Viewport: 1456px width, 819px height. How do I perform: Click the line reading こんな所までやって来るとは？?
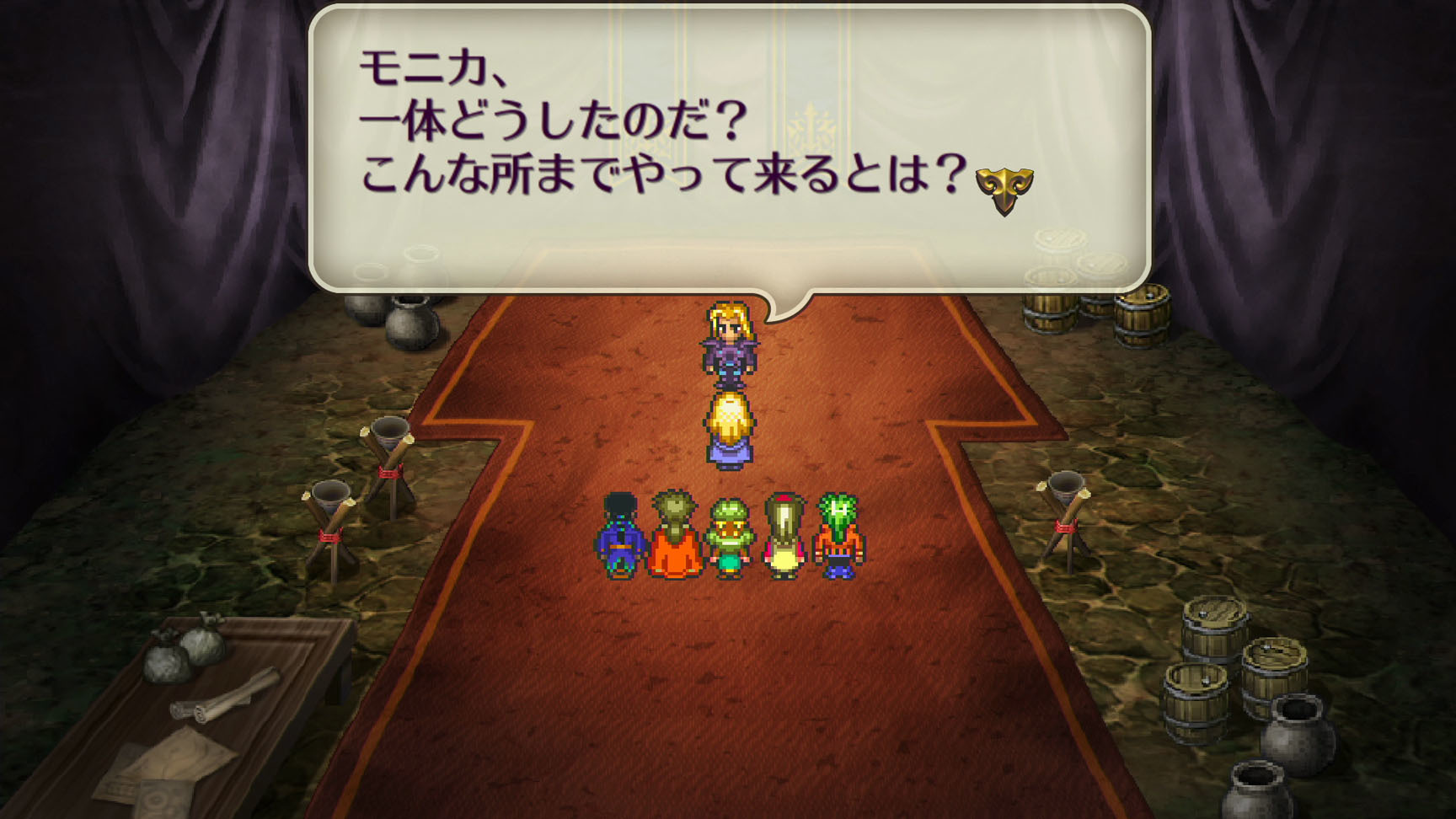click(x=666, y=177)
